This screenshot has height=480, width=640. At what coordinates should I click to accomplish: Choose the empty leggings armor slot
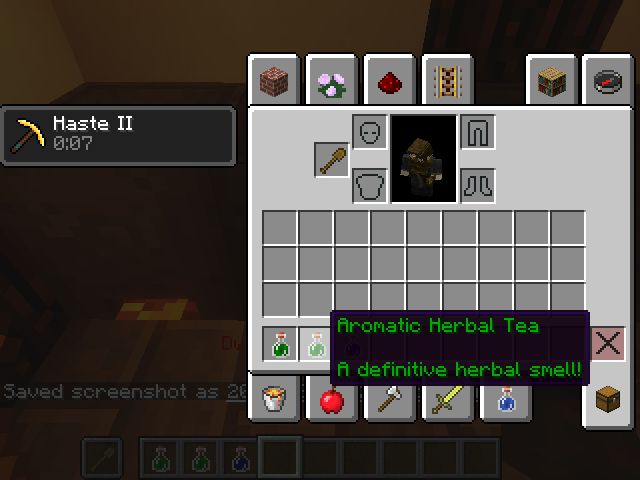[x=477, y=132]
